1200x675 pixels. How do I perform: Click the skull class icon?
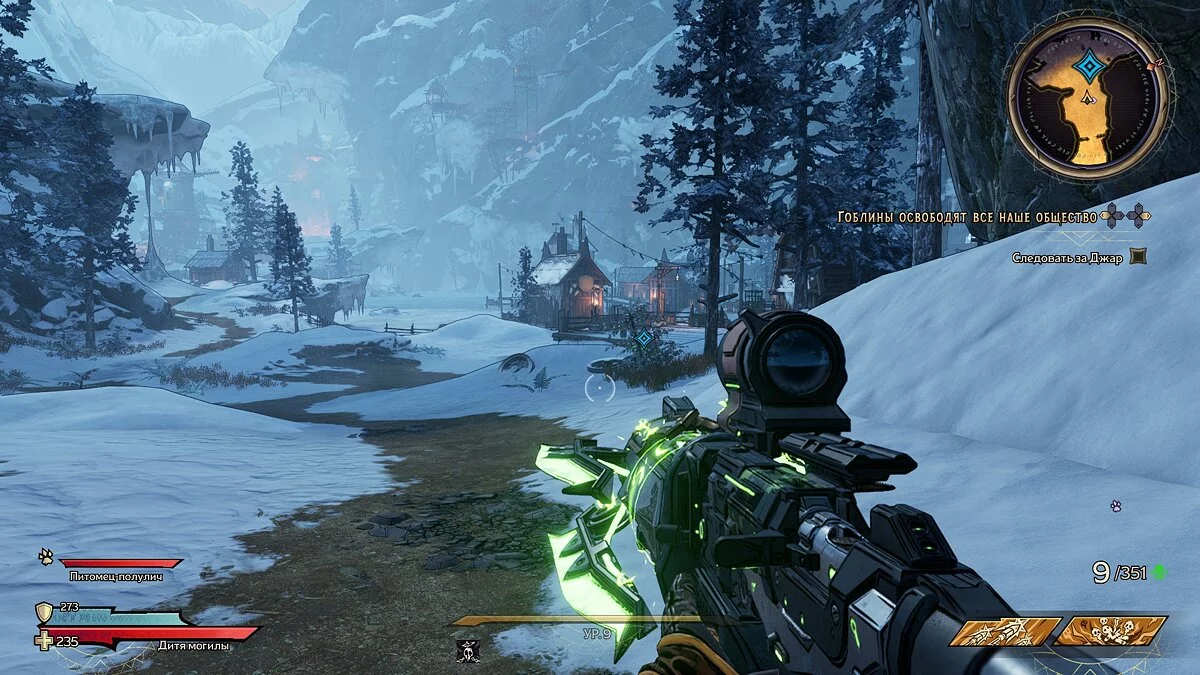(x=466, y=651)
